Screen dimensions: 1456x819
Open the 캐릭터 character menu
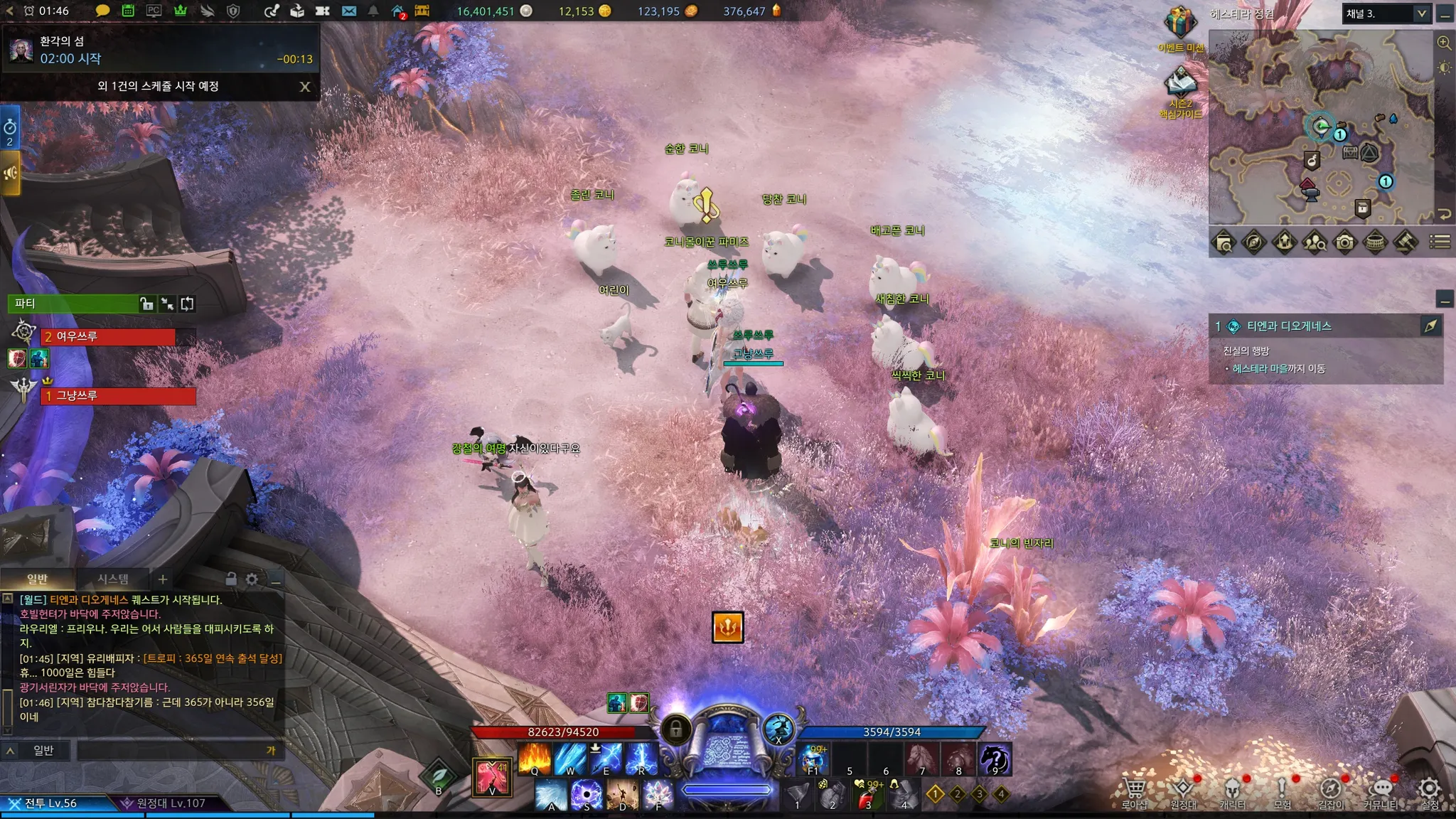1232,790
